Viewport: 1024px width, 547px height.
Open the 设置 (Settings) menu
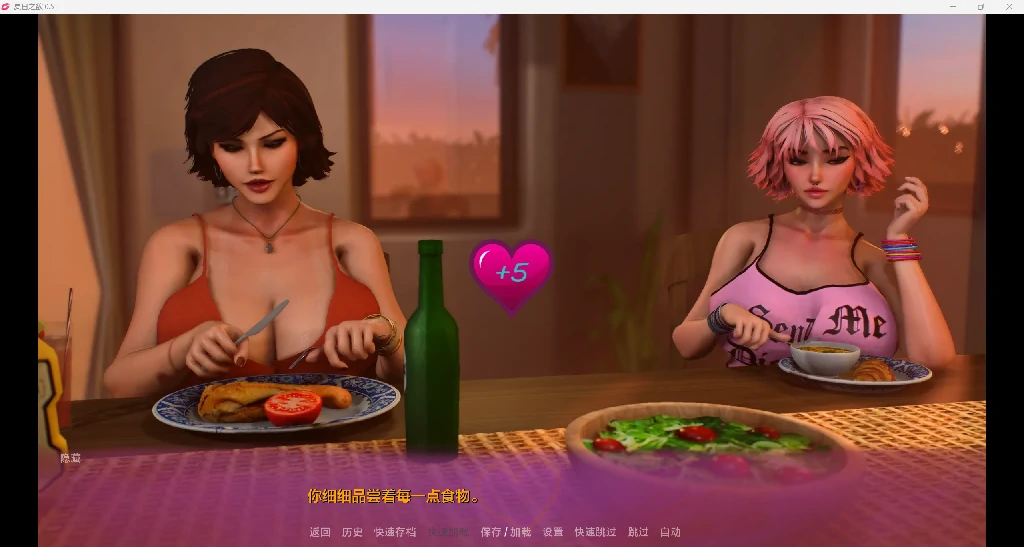click(553, 532)
